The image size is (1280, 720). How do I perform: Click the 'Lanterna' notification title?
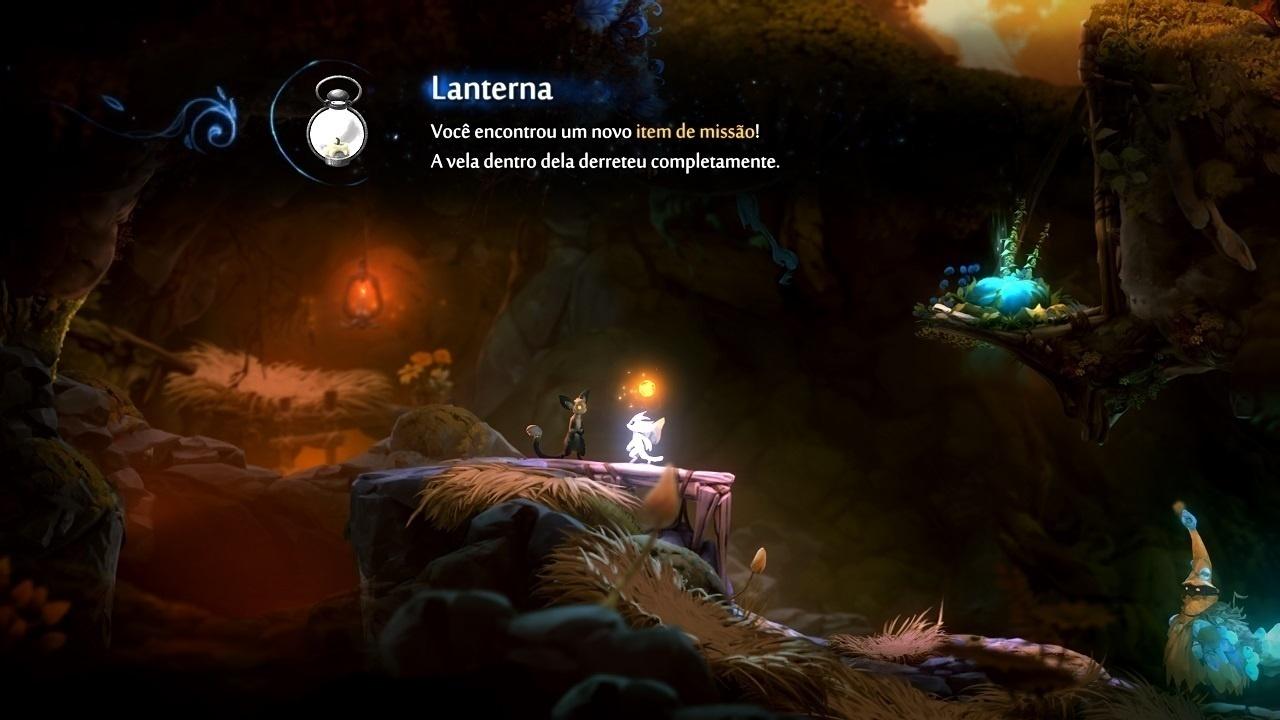pos(492,90)
